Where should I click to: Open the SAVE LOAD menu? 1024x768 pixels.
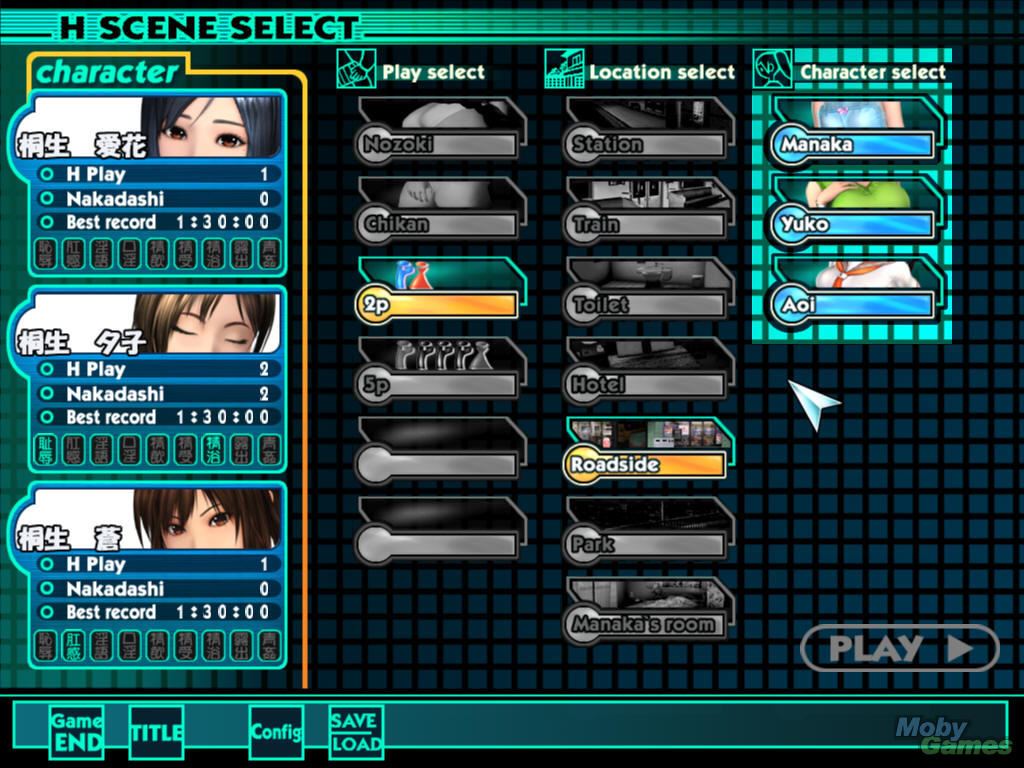coord(356,732)
